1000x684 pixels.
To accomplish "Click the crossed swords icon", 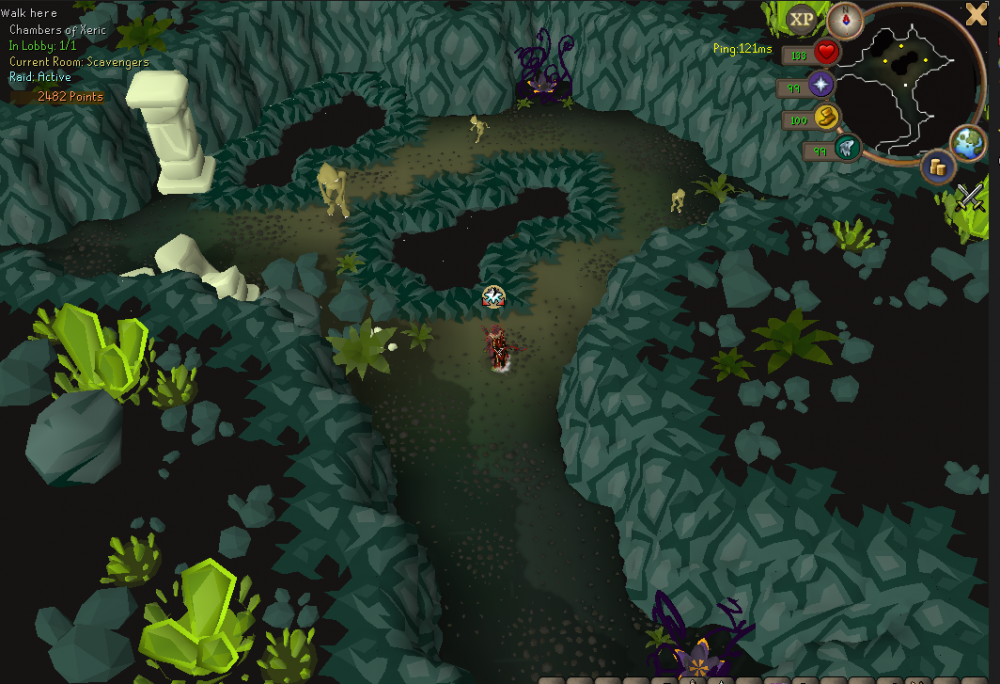I will pos(969,197).
